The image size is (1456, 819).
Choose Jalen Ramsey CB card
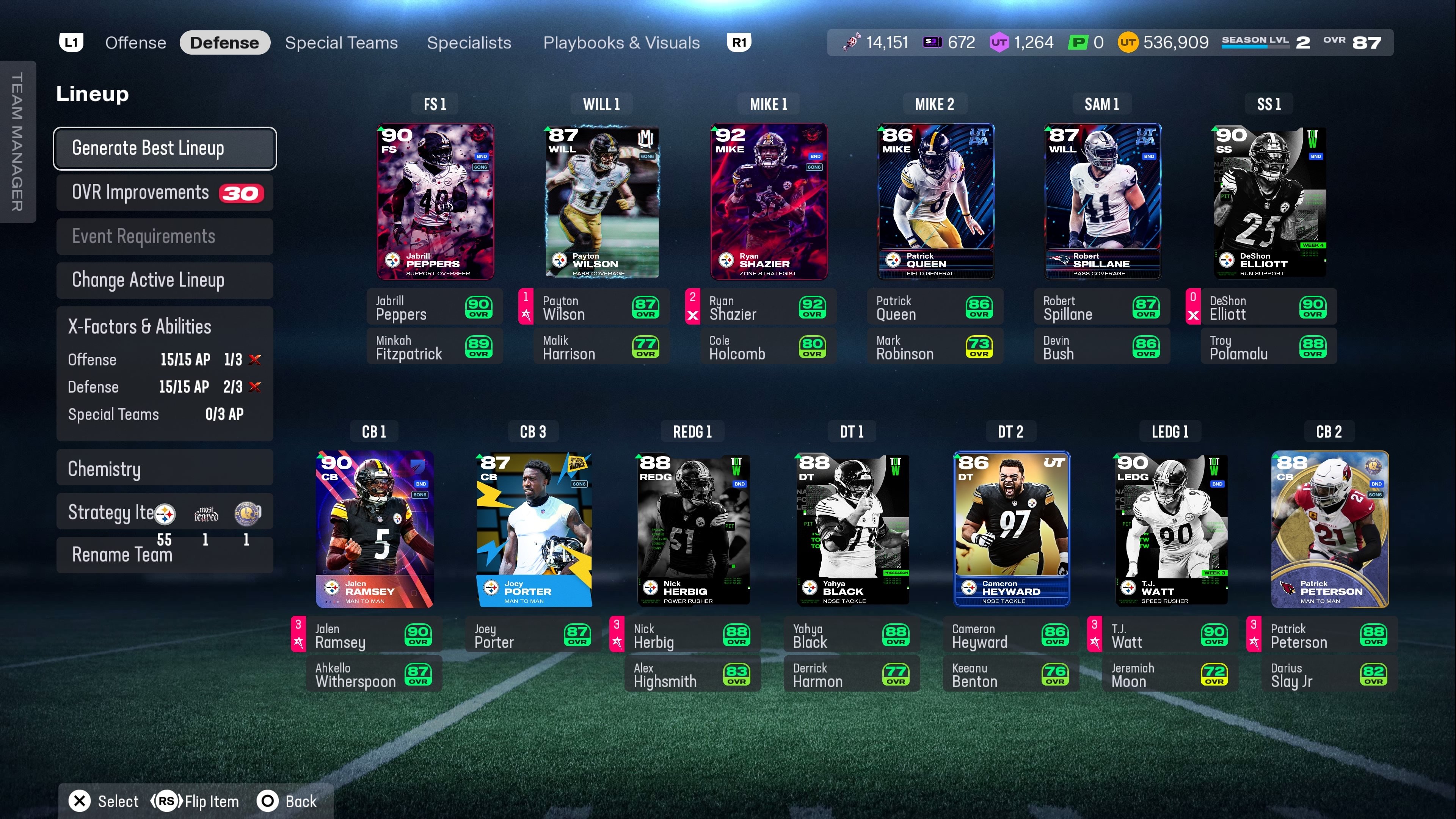pyautogui.click(x=374, y=529)
